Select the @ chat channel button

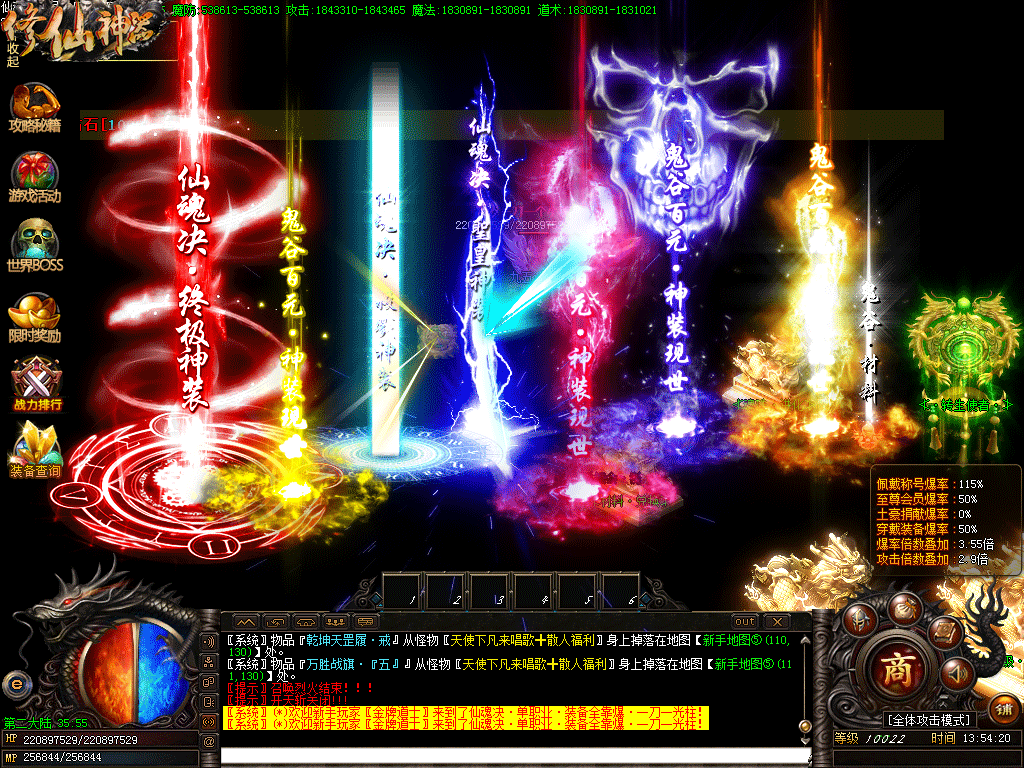[209, 741]
